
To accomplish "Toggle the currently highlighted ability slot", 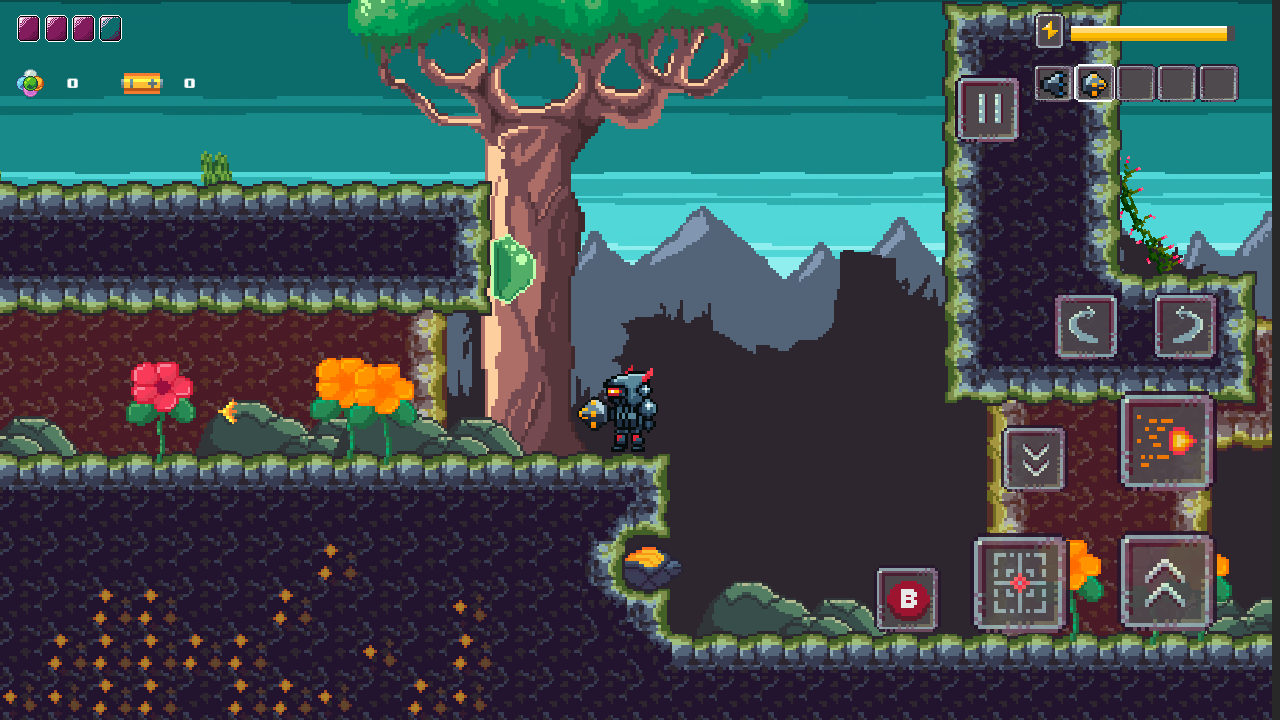I will coord(1096,83).
